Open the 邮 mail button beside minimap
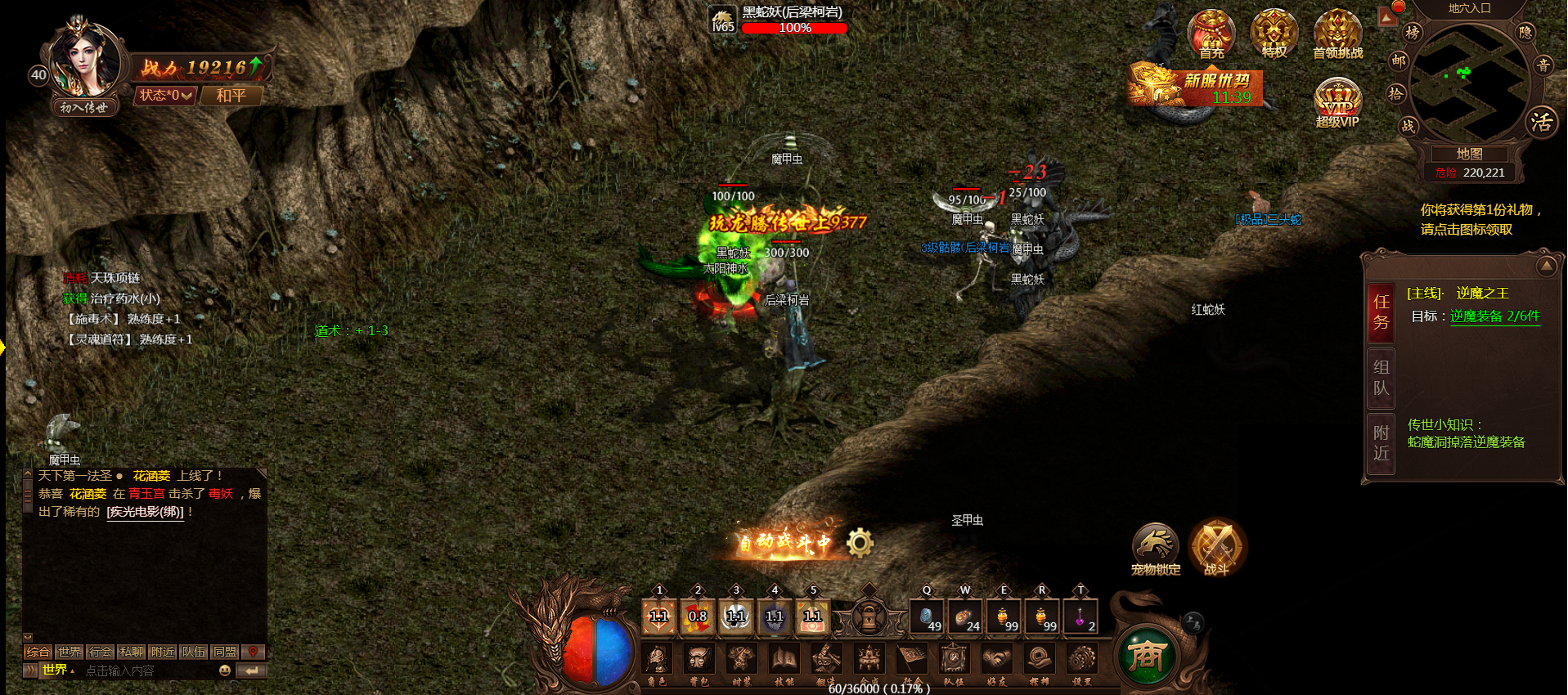The image size is (1568, 695). click(x=1399, y=61)
